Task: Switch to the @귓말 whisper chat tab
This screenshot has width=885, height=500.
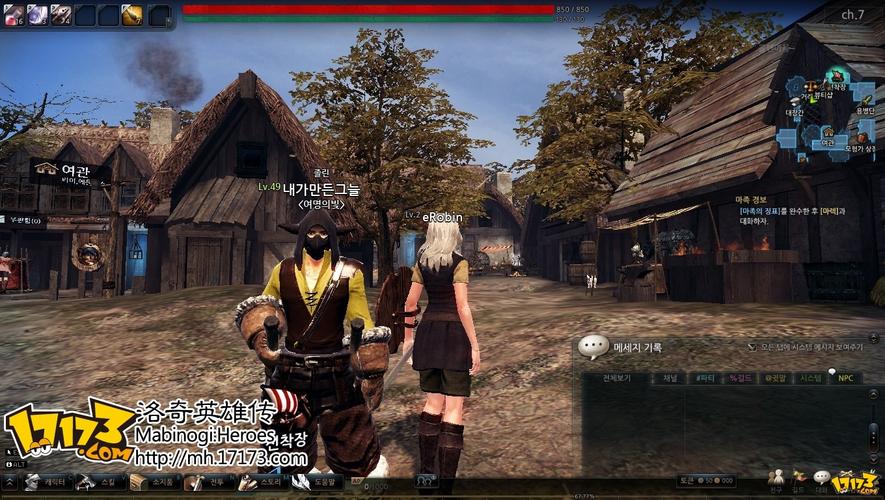Action: [x=776, y=378]
